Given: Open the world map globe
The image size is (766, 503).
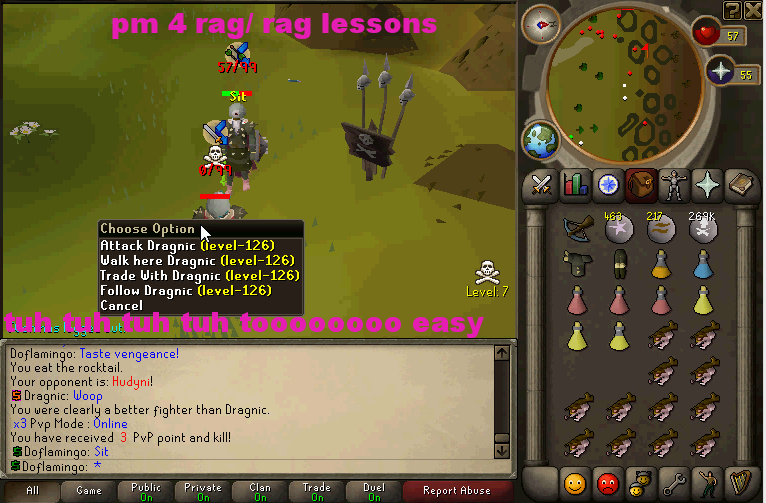Looking at the screenshot, I should 541,139.
